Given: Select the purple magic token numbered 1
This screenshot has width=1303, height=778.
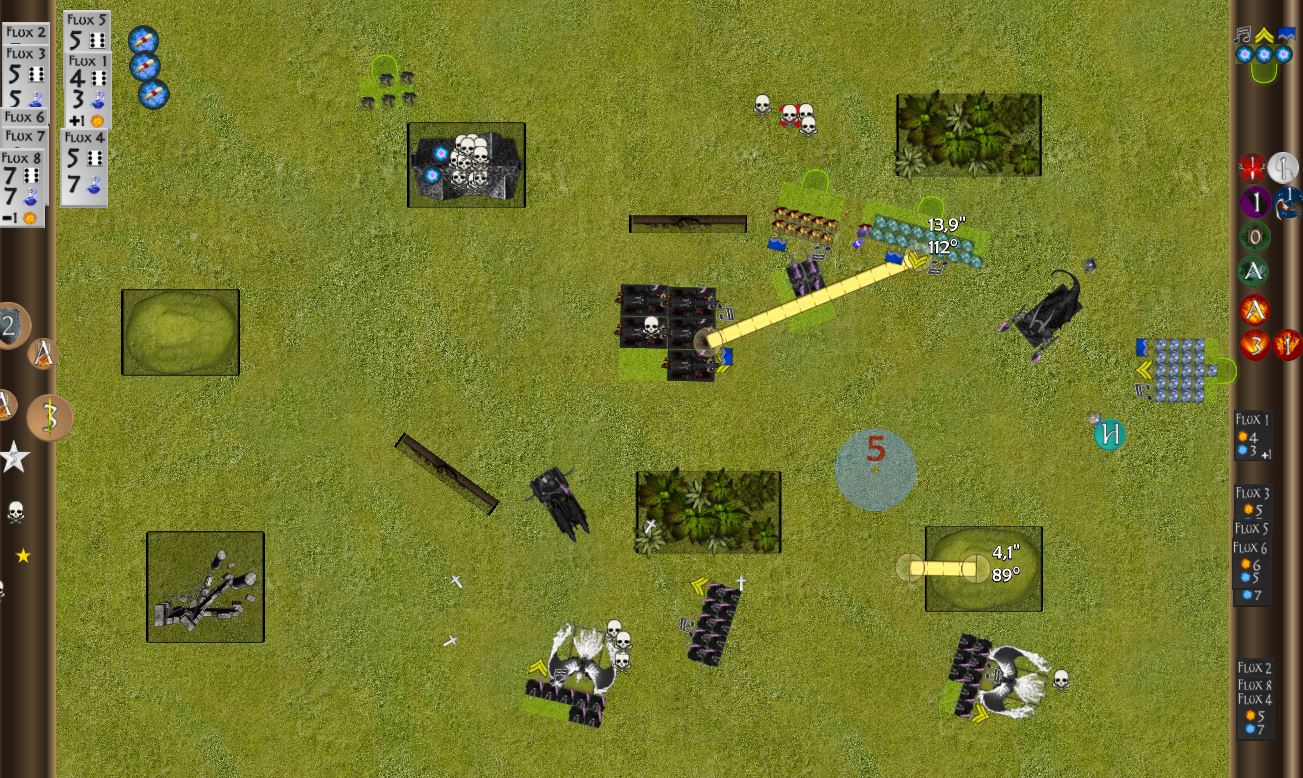Looking at the screenshot, I should pos(1255,203).
